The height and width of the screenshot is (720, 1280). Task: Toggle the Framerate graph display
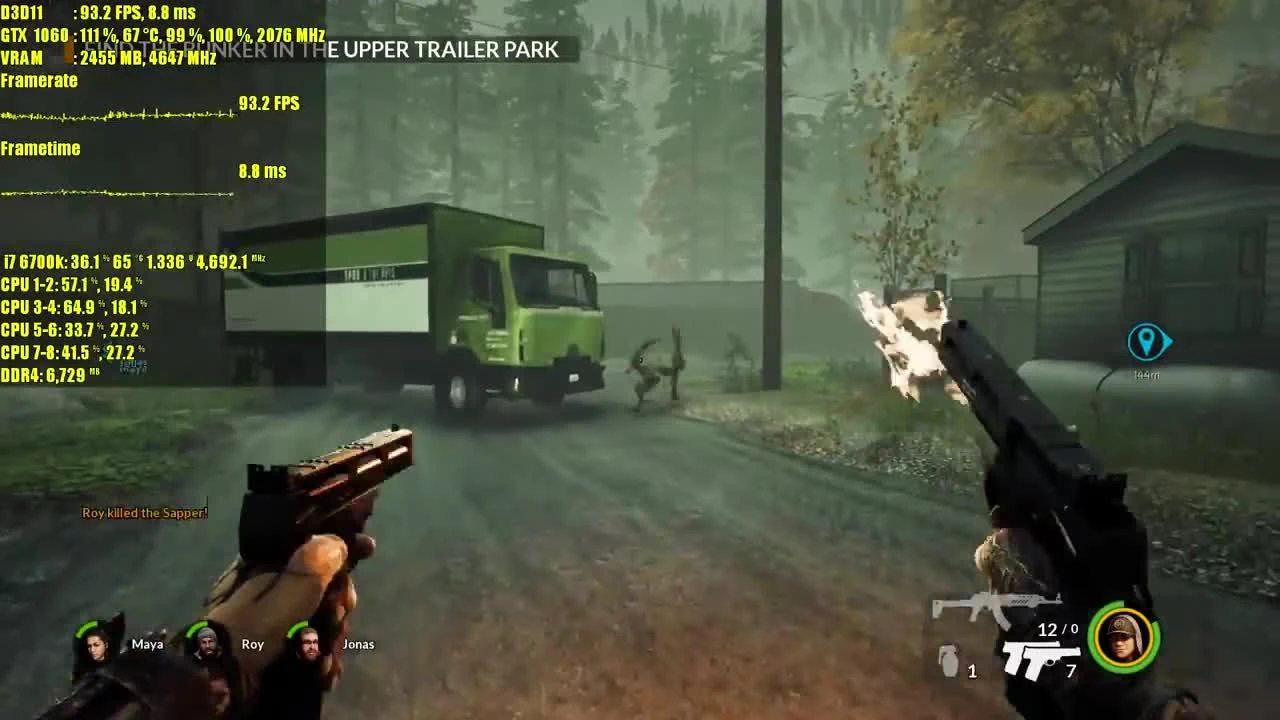click(39, 80)
